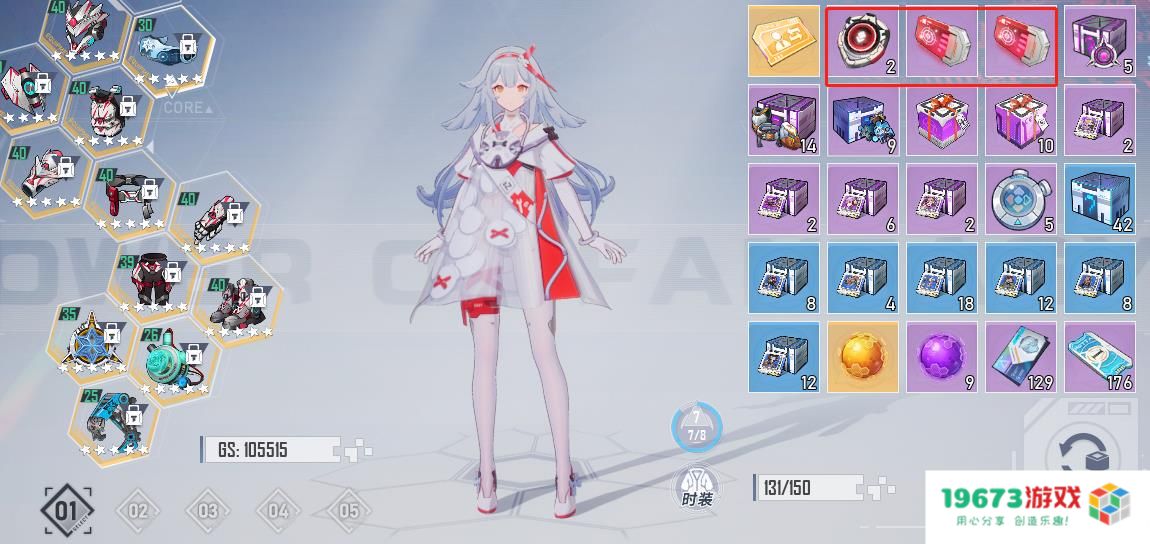The width and height of the screenshot is (1150, 544).
Task: Open the gift box stack of 10
Action: coord(1020,120)
